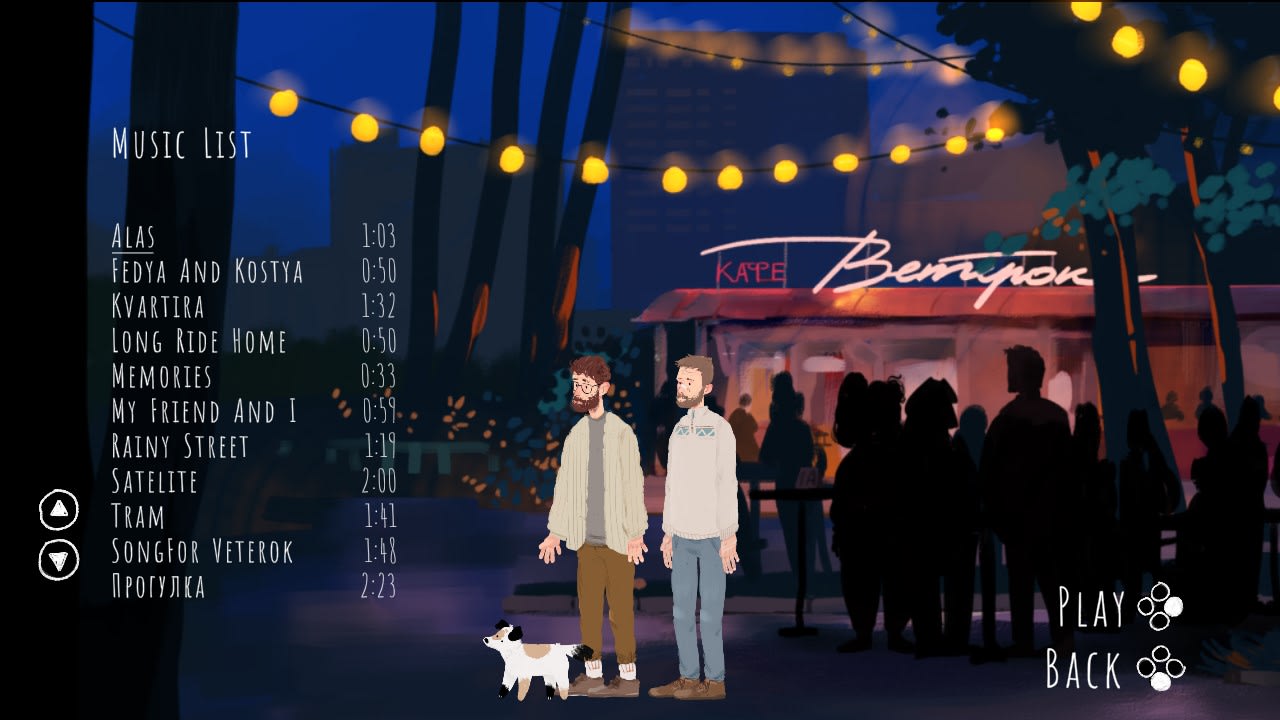Screen dimensions: 1280x720
Task: Click the up scroll arrow icon
Action: coord(58,507)
